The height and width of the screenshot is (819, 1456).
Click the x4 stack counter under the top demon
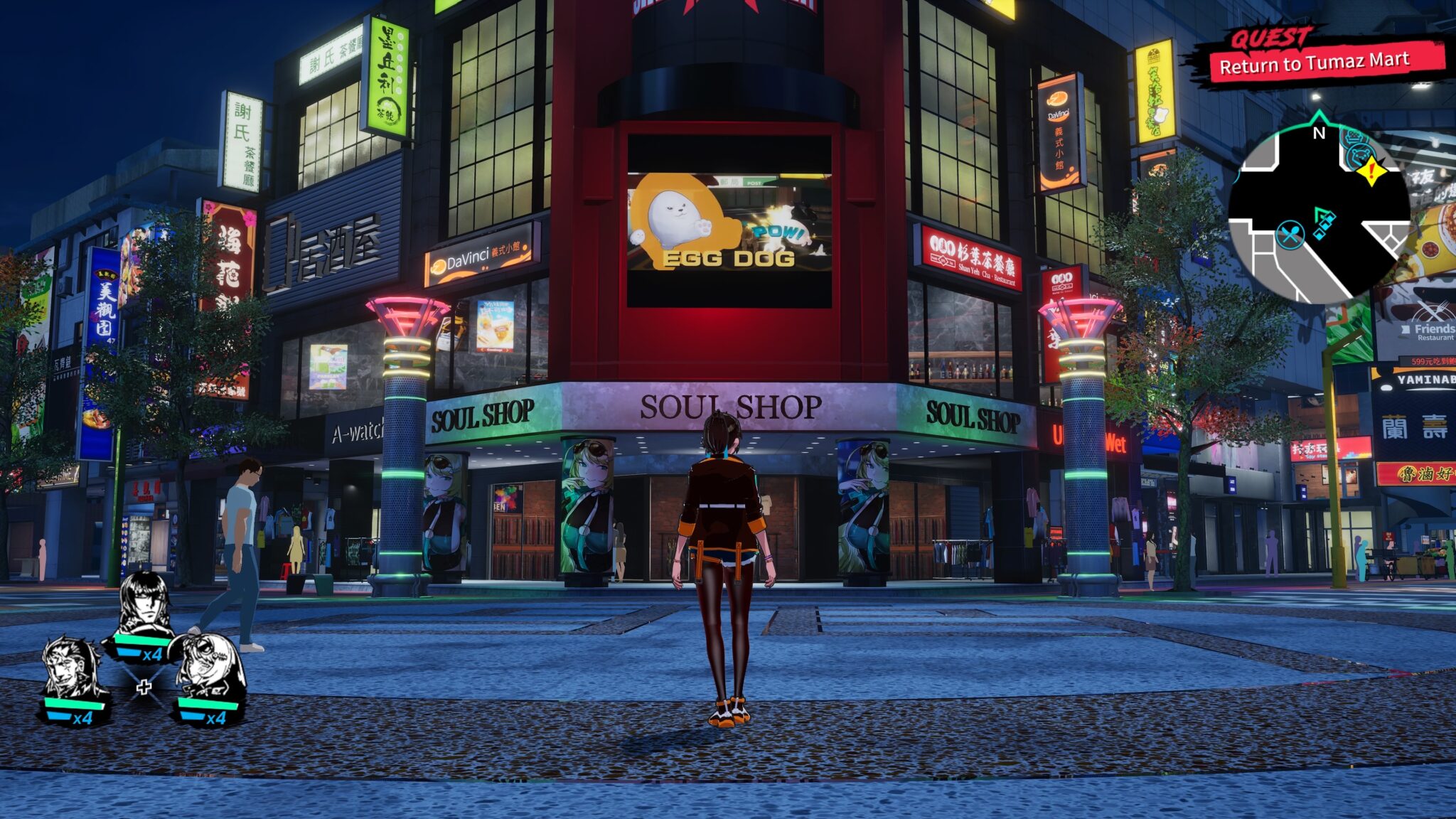click(x=154, y=655)
